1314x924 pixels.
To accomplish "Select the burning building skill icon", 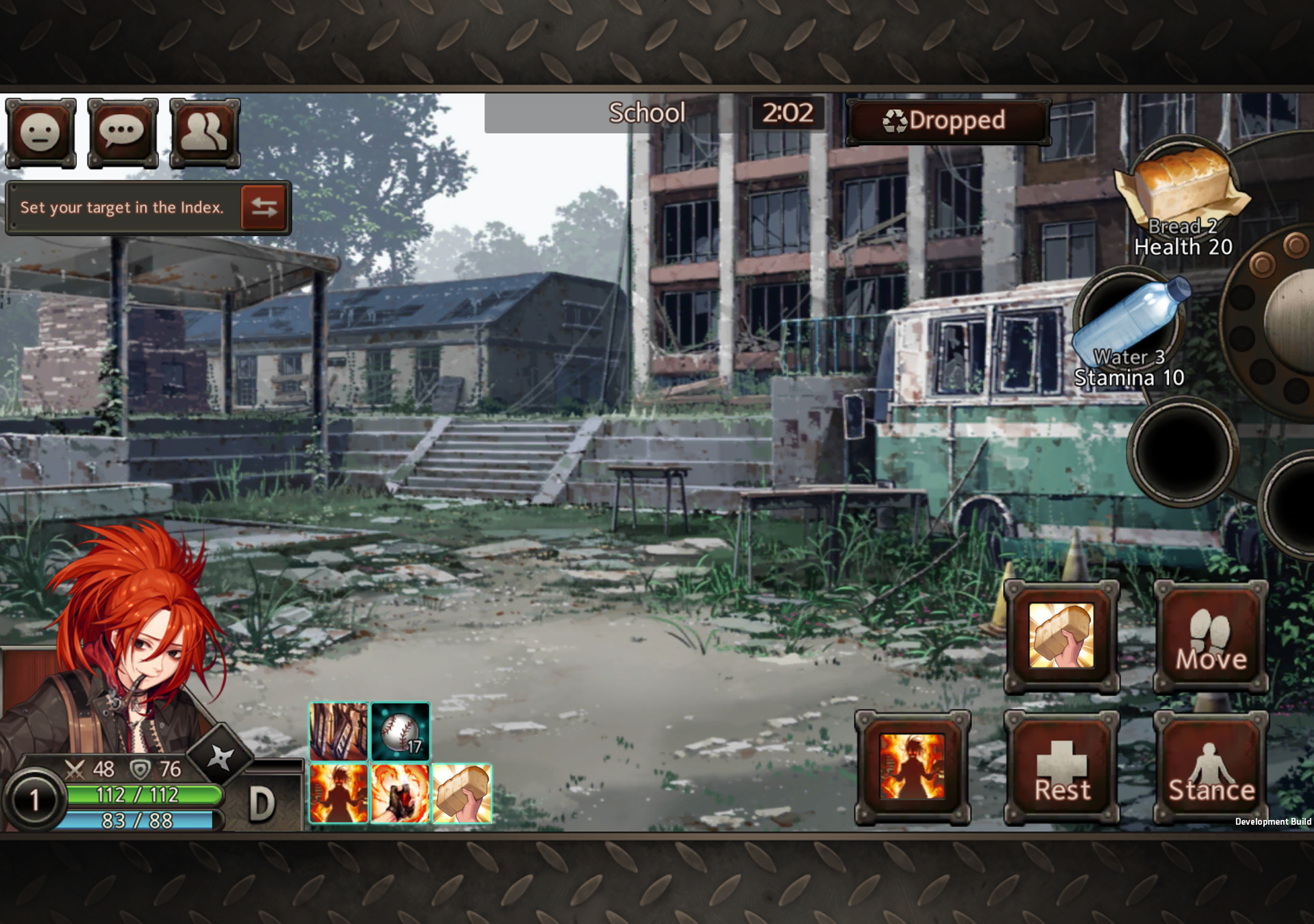I will point(338,731).
